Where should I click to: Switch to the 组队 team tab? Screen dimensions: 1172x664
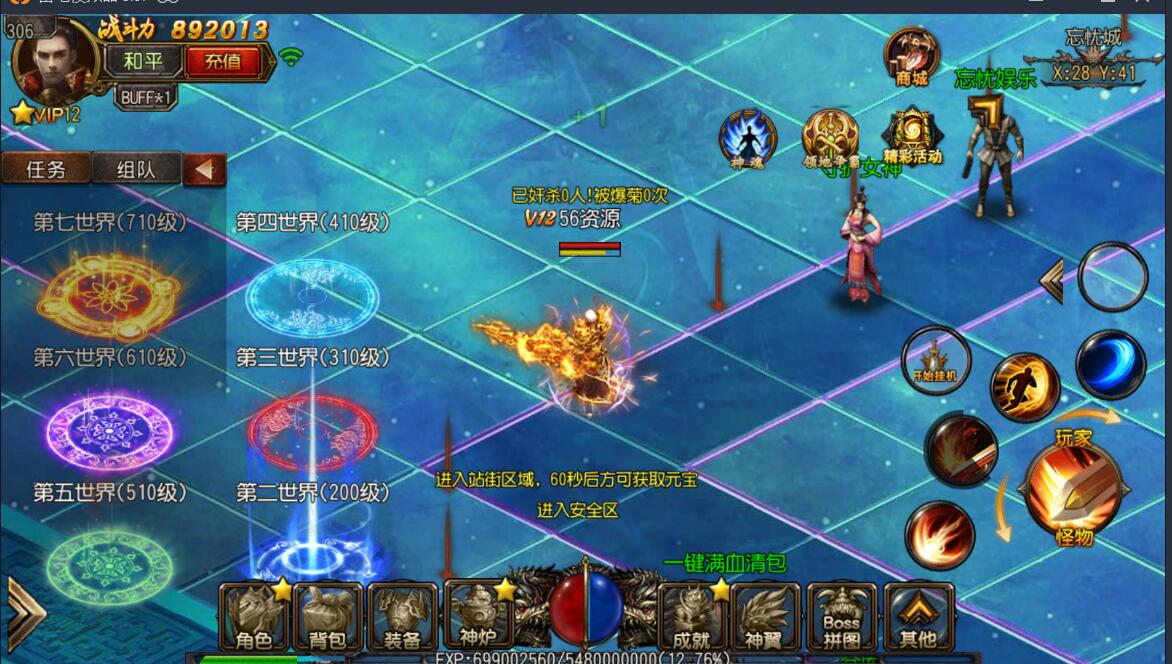(x=136, y=169)
